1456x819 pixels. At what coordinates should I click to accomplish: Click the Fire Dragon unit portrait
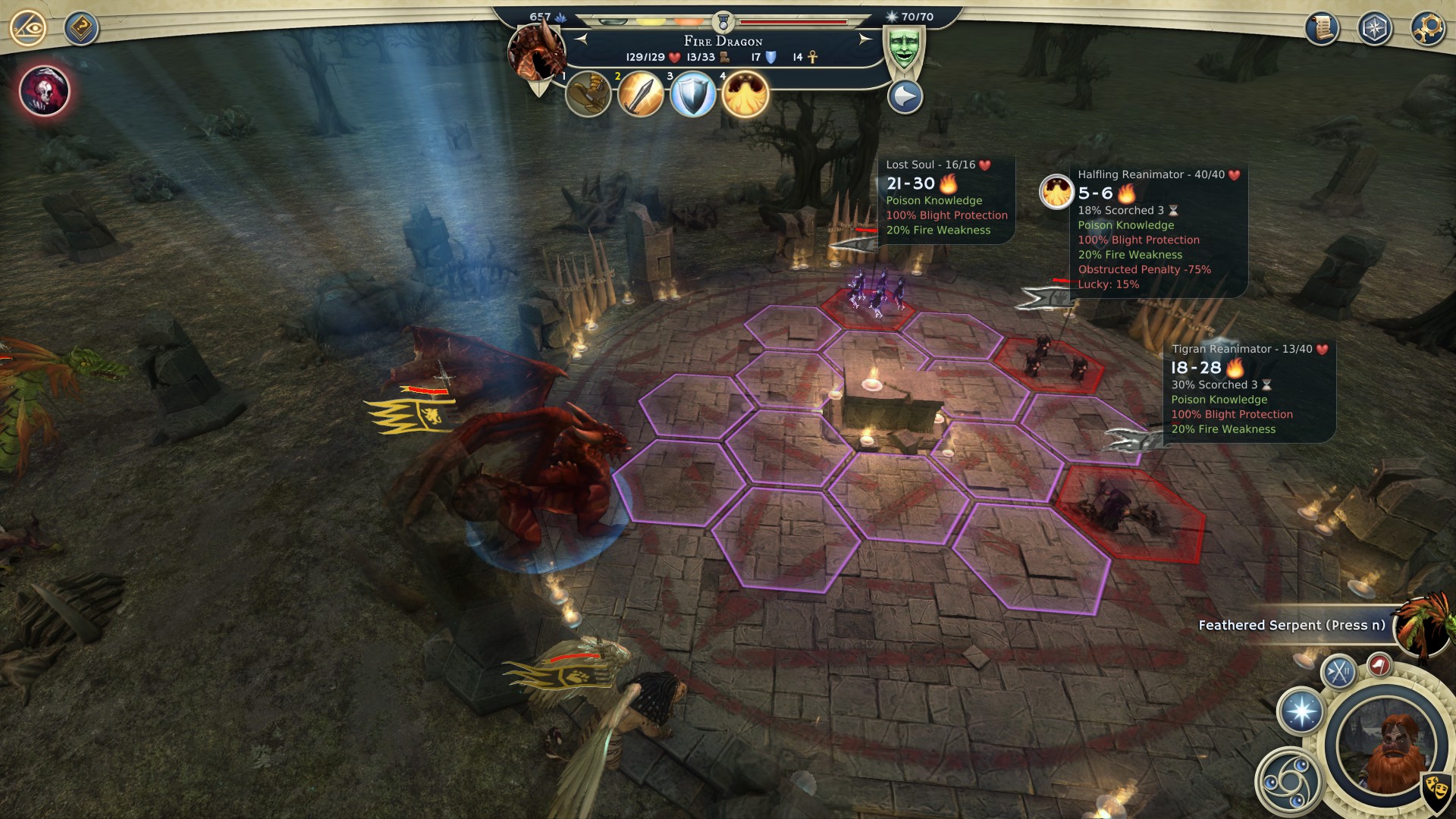[x=536, y=53]
